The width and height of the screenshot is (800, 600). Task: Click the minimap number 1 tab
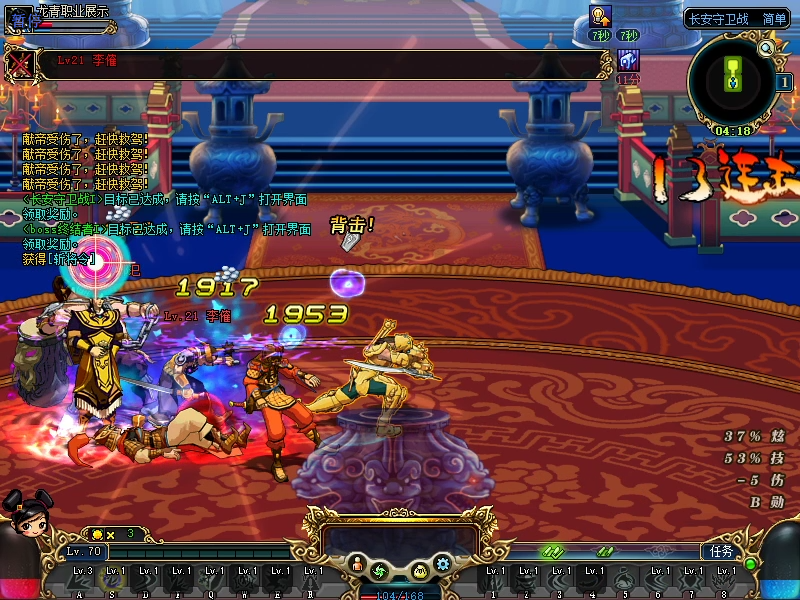point(785,83)
